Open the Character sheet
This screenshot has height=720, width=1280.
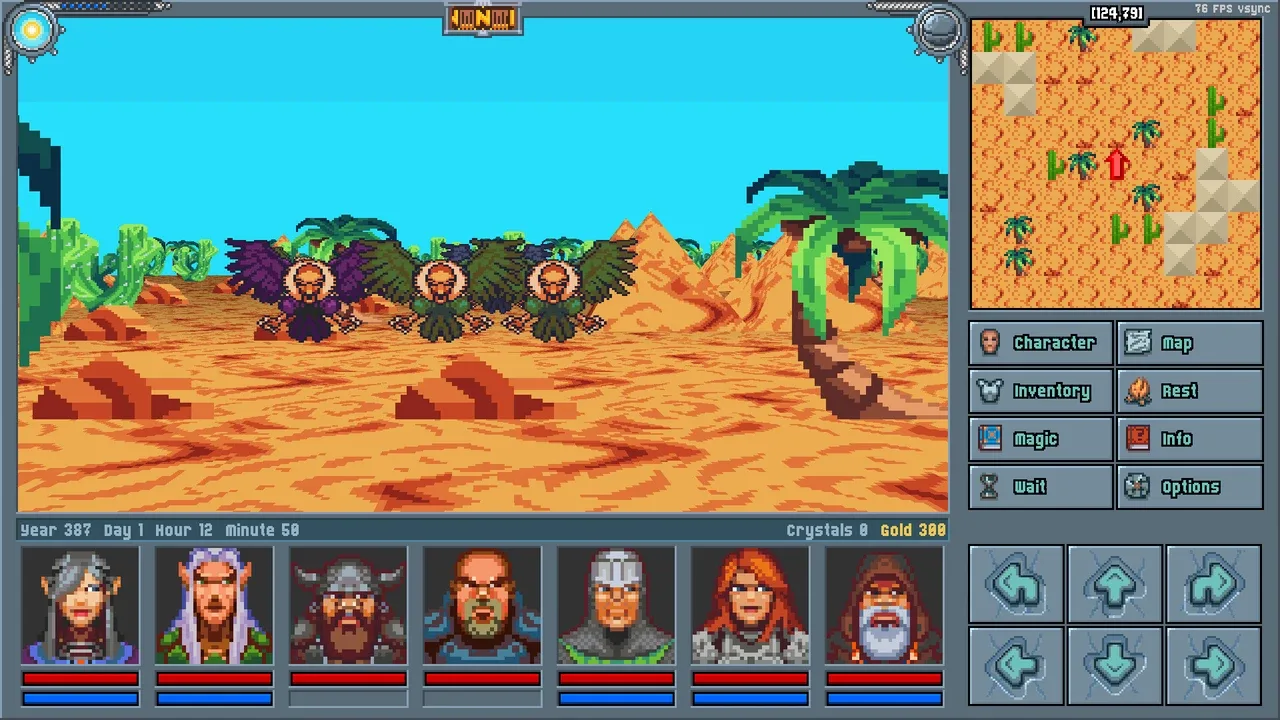(x=1040, y=343)
